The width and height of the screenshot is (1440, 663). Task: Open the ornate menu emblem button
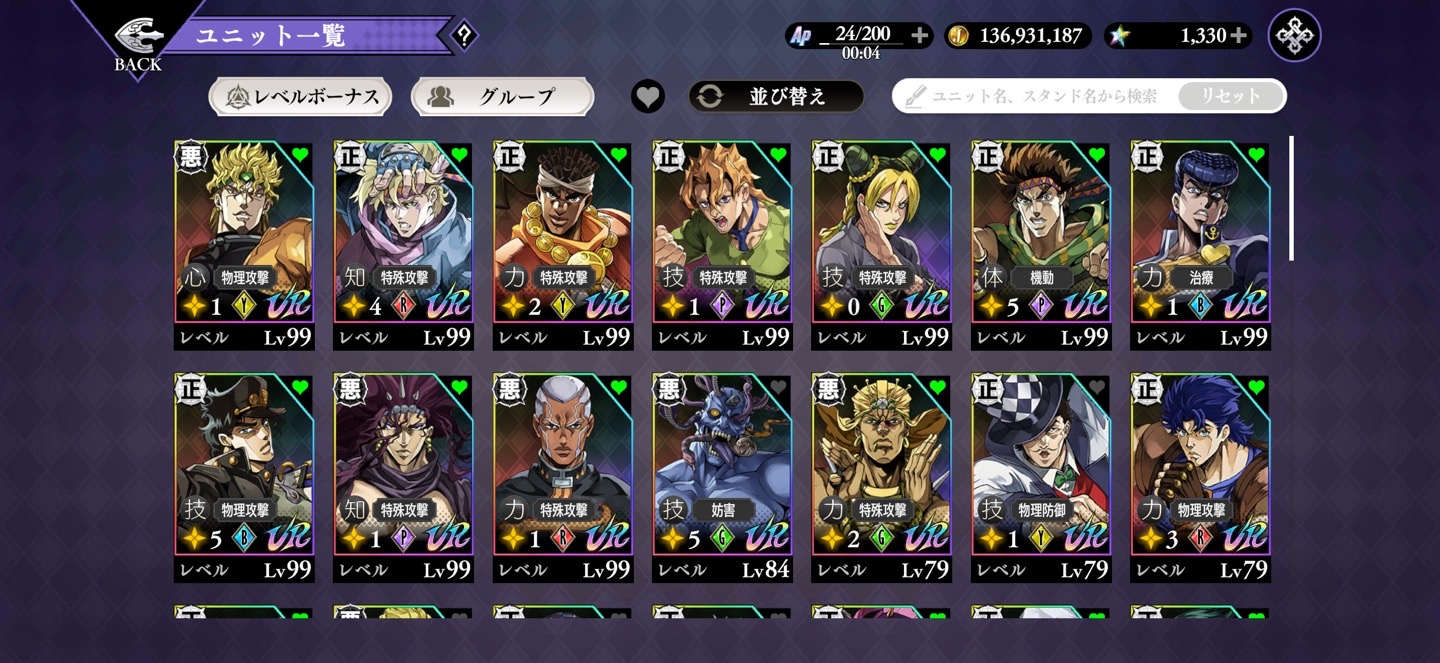click(x=1294, y=36)
